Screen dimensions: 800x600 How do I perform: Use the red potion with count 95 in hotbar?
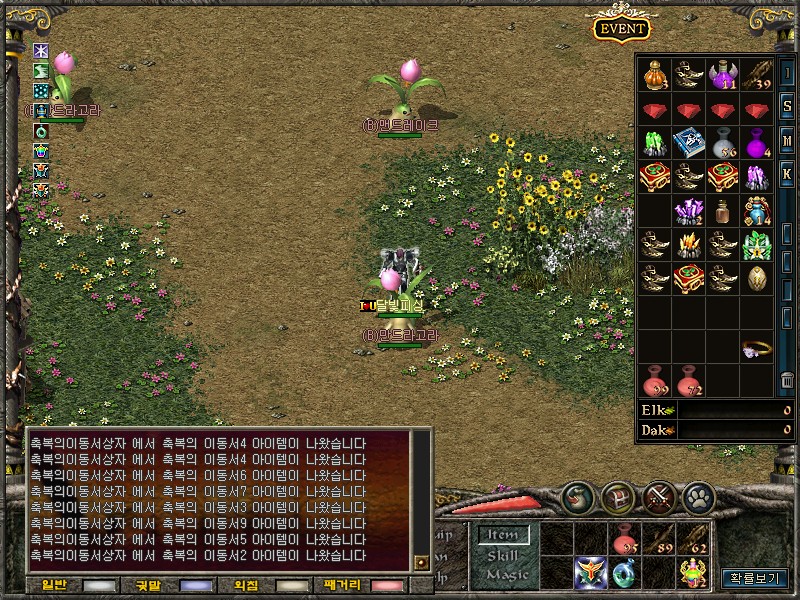tap(625, 540)
